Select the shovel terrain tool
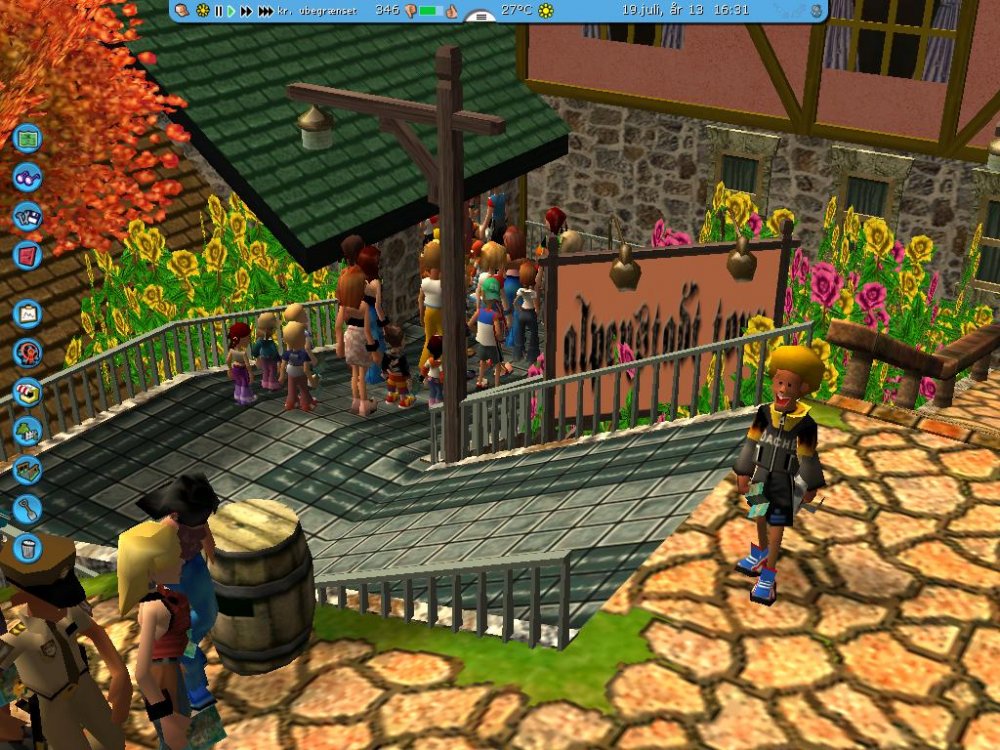Image resolution: width=1000 pixels, height=750 pixels. 27,509
